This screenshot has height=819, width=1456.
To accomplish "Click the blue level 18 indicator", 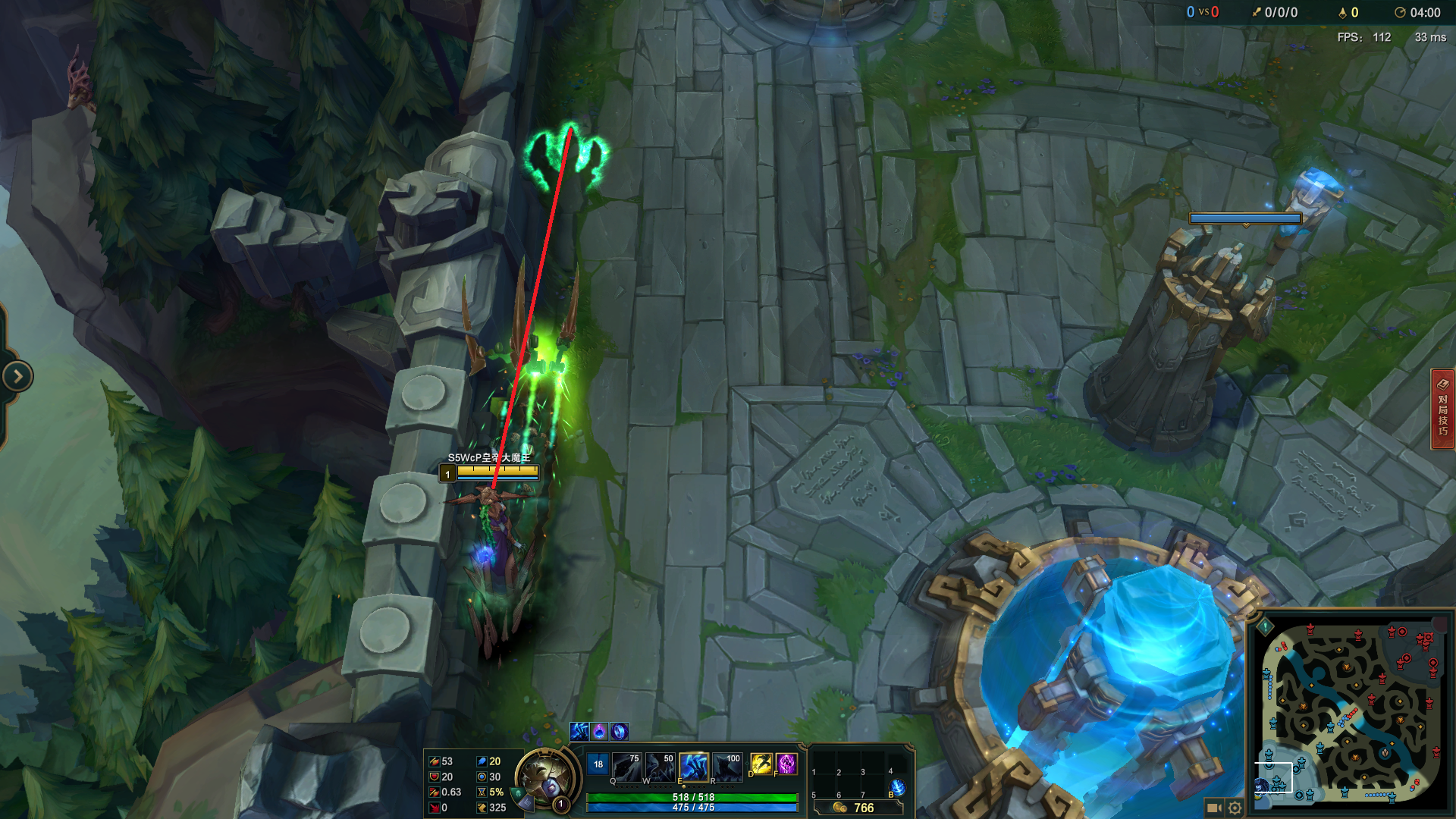I will (x=598, y=764).
